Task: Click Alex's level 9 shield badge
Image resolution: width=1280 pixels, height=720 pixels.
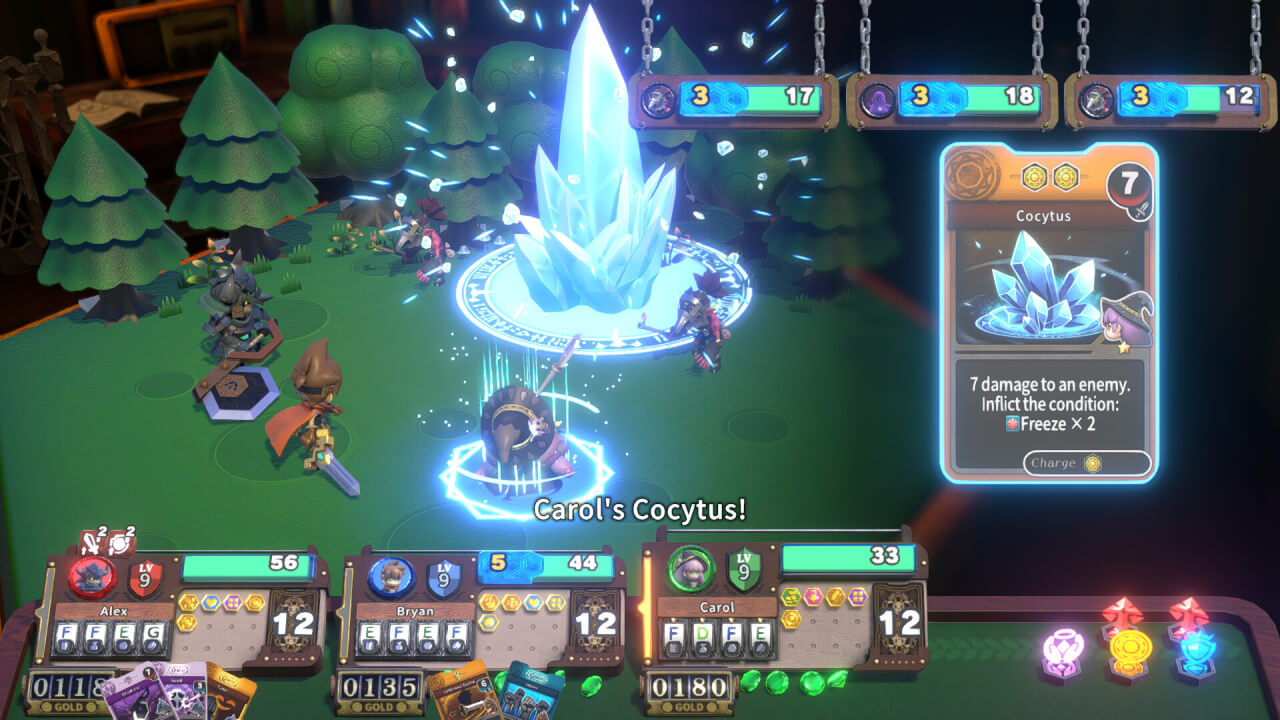Action: coord(145,578)
